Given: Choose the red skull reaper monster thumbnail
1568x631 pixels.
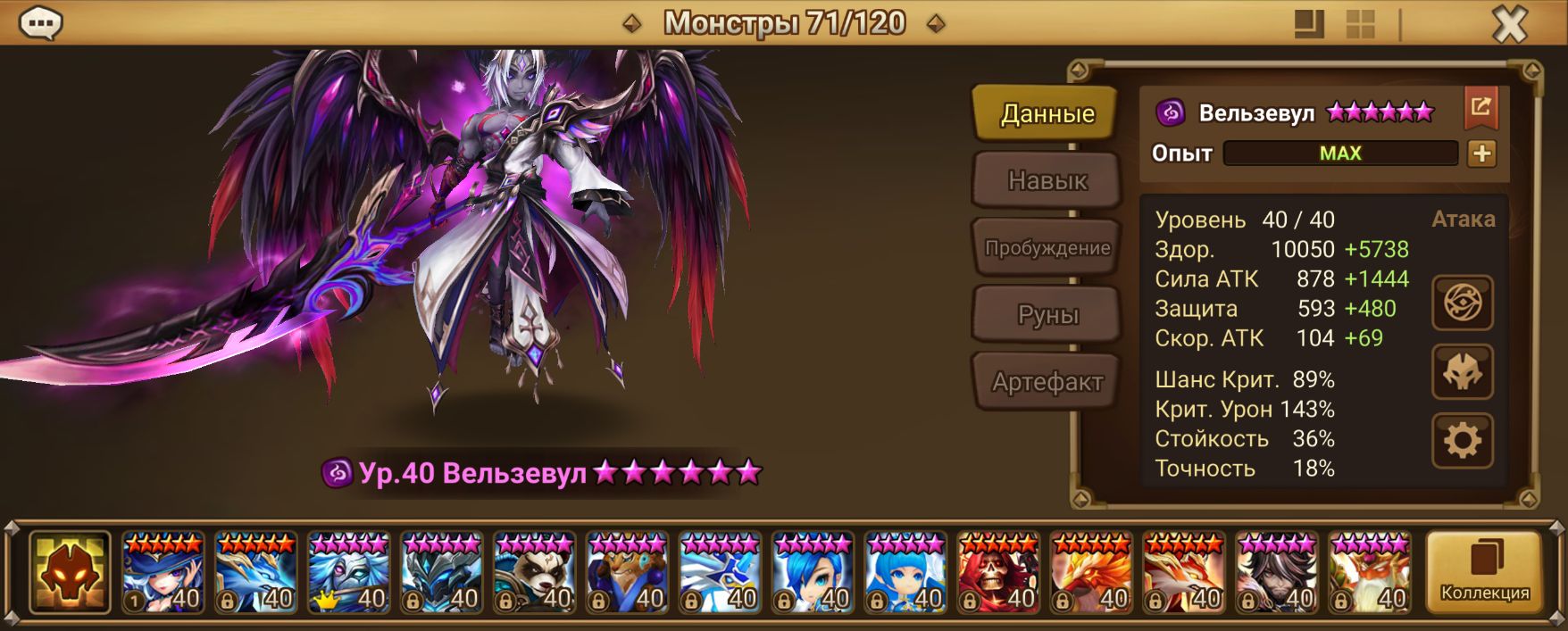Looking at the screenshot, I should (x=997, y=572).
